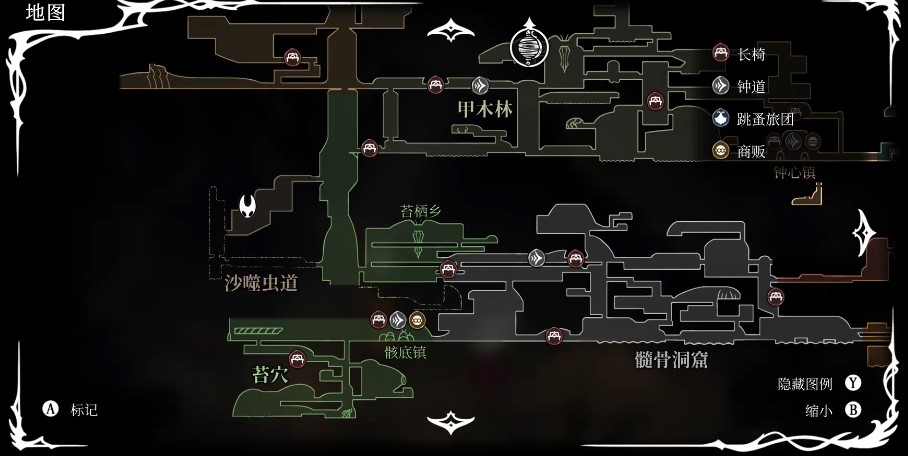Click the 钟心镇 area label
This screenshot has height=456, width=908.
(795, 172)
